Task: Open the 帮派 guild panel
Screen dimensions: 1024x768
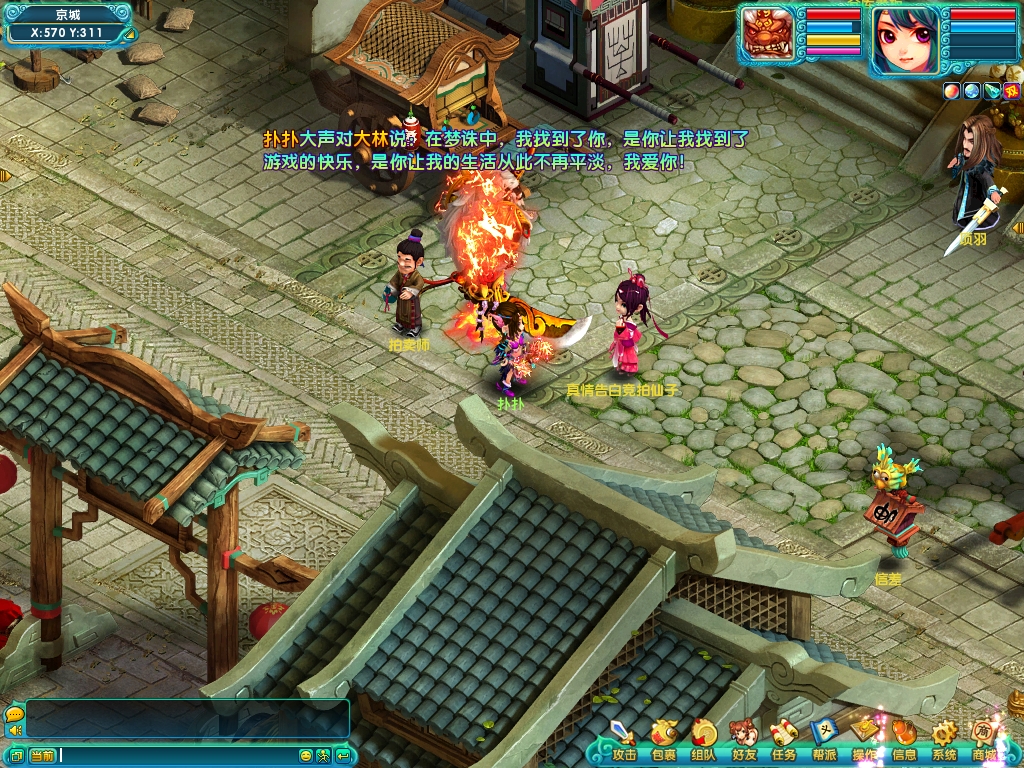Action: (824, 740)
